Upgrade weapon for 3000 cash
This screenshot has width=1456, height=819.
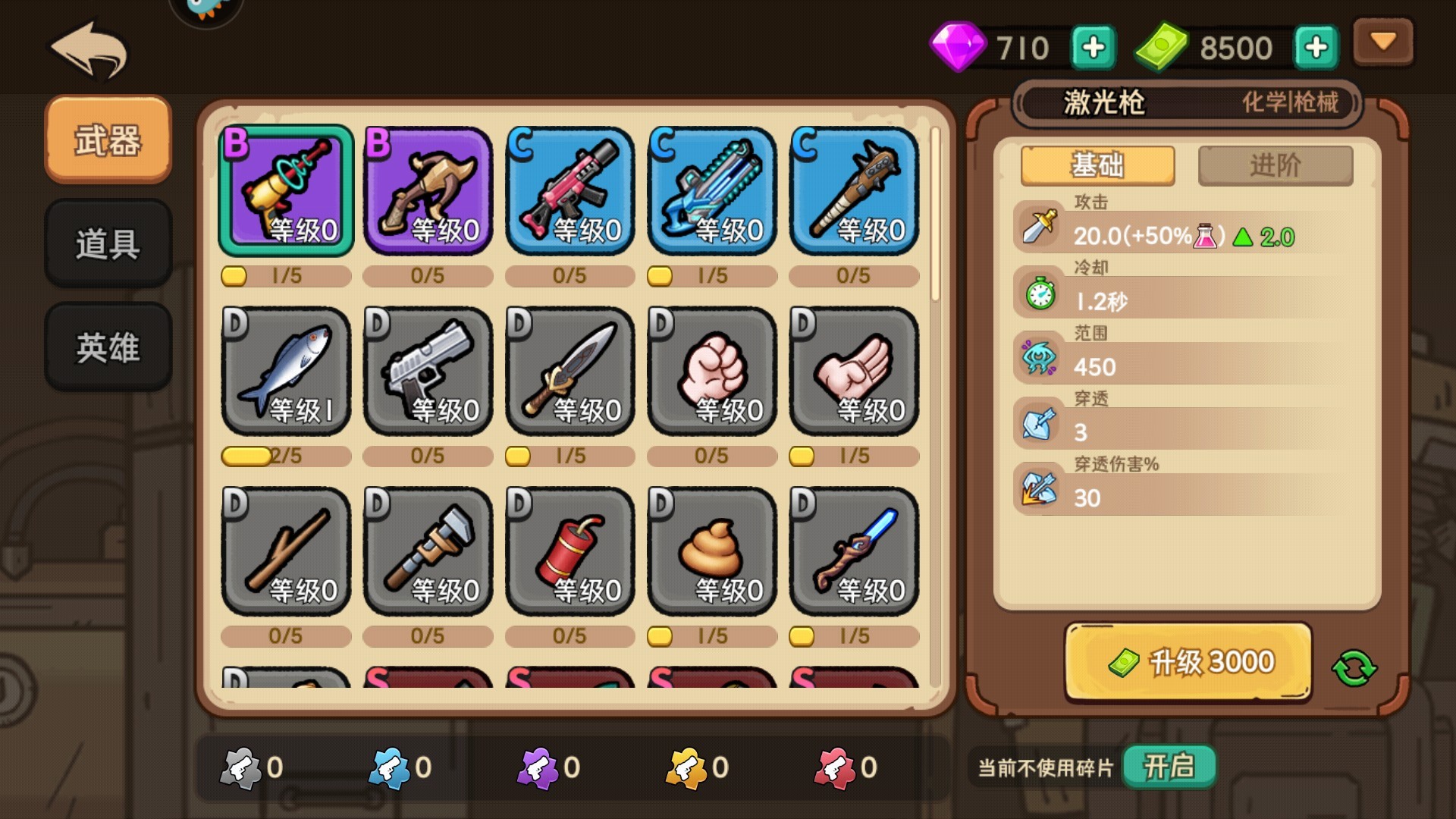pos(1188,662)
